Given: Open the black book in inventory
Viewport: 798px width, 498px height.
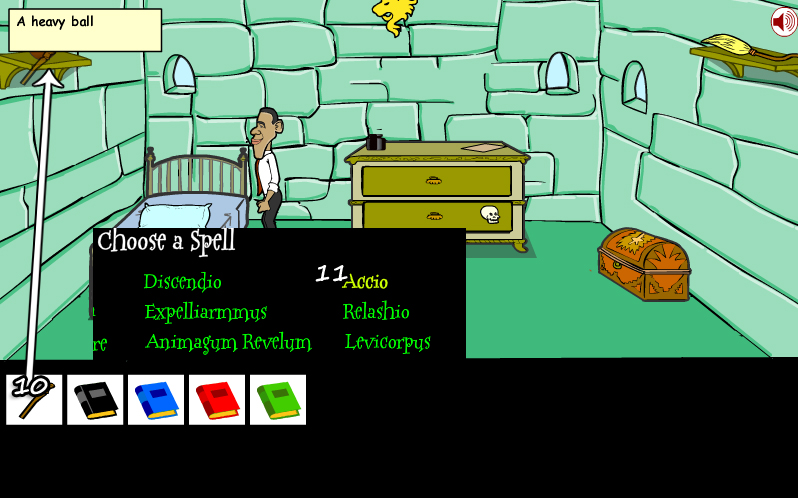Looking at the screenshot, I should (x=95, y=399).
